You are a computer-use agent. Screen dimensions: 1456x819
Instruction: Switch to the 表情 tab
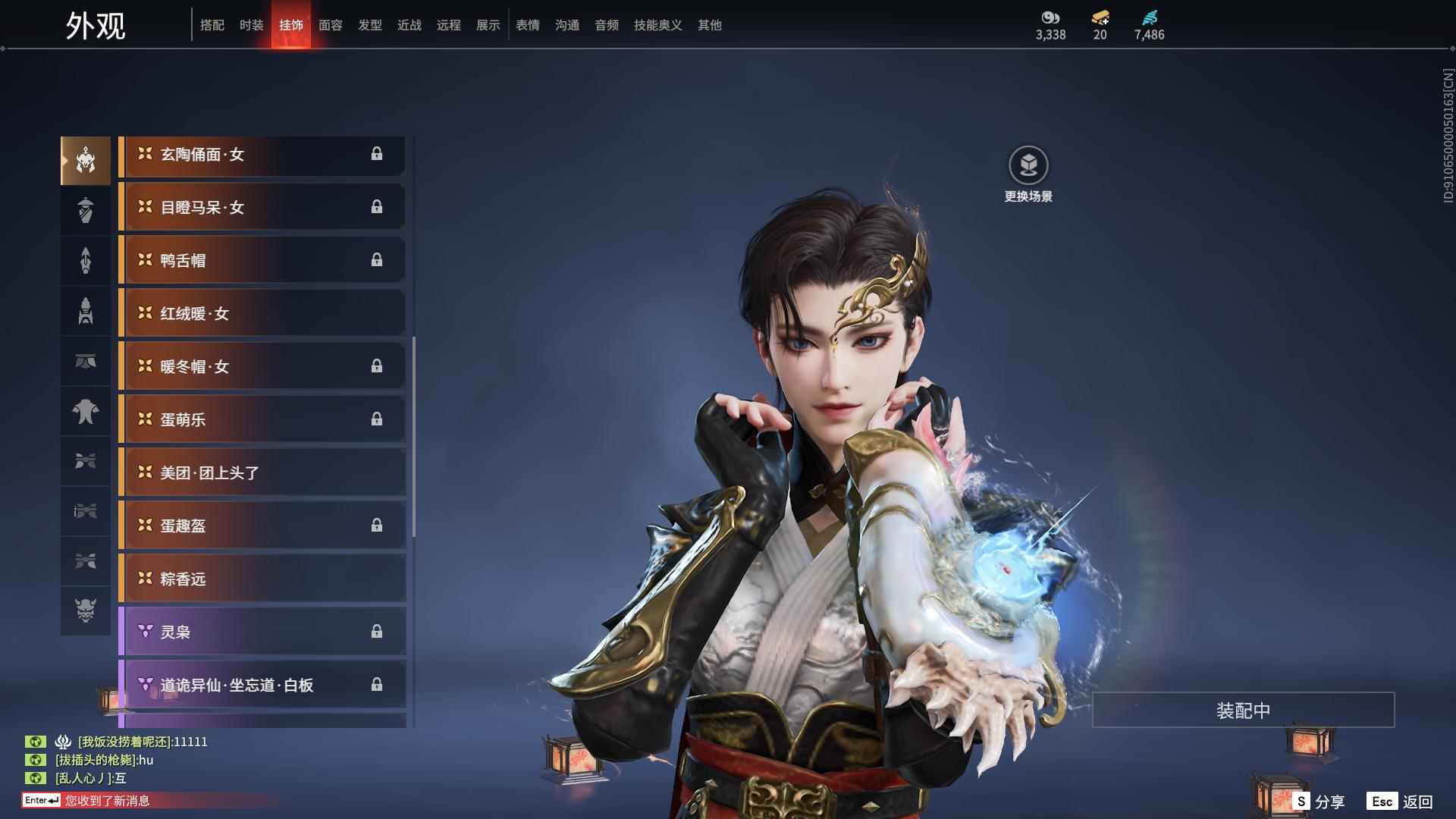(528, 25)
